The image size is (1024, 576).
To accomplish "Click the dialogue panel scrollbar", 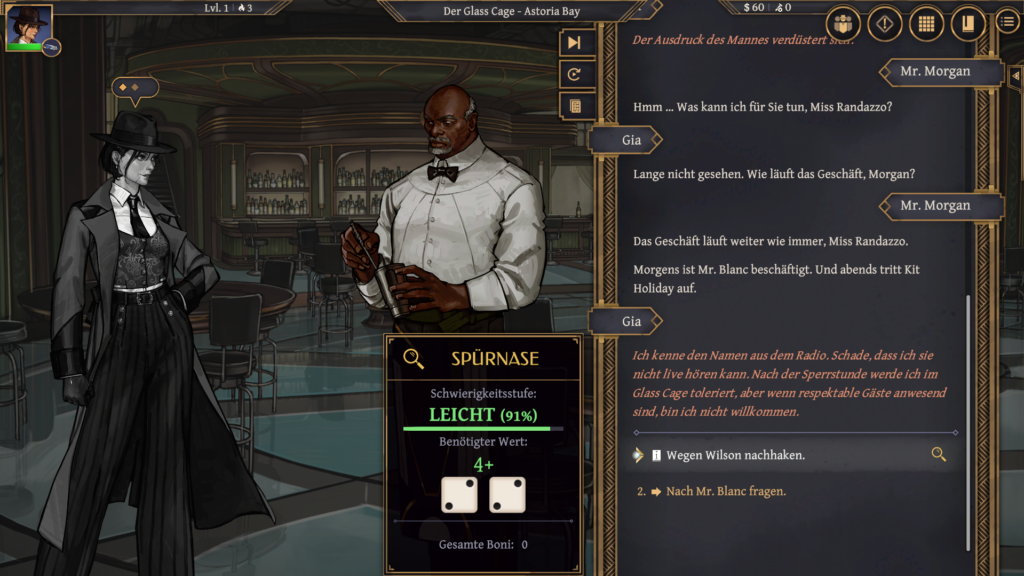I will (967, 420).
